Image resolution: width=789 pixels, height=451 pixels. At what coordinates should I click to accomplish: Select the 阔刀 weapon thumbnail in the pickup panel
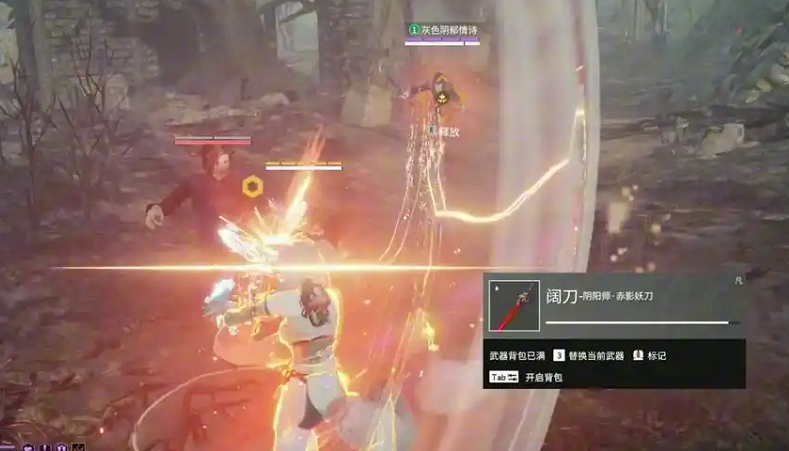pyautogui.click(x=514, y=305)
